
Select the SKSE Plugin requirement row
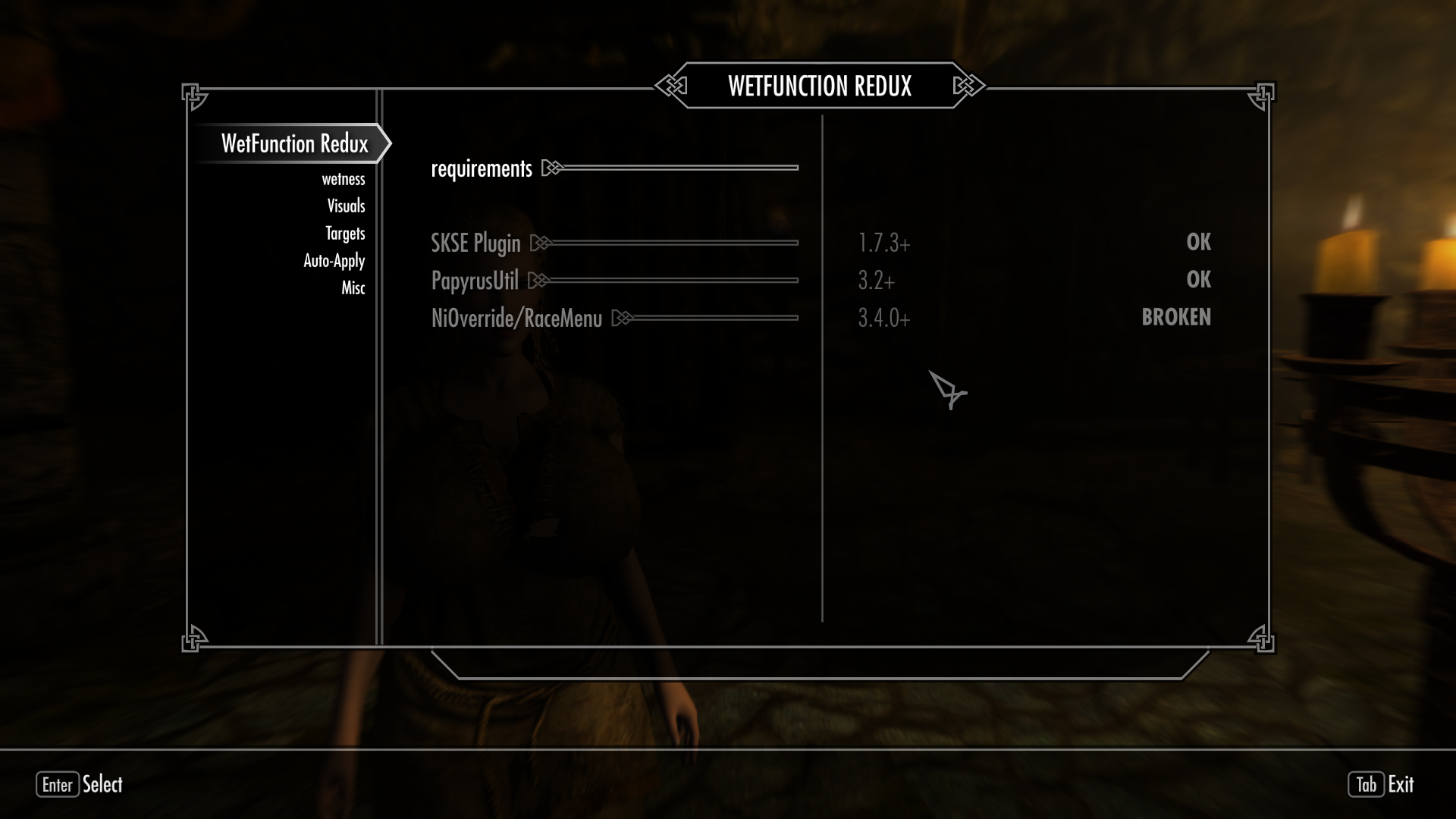(475, 243)
